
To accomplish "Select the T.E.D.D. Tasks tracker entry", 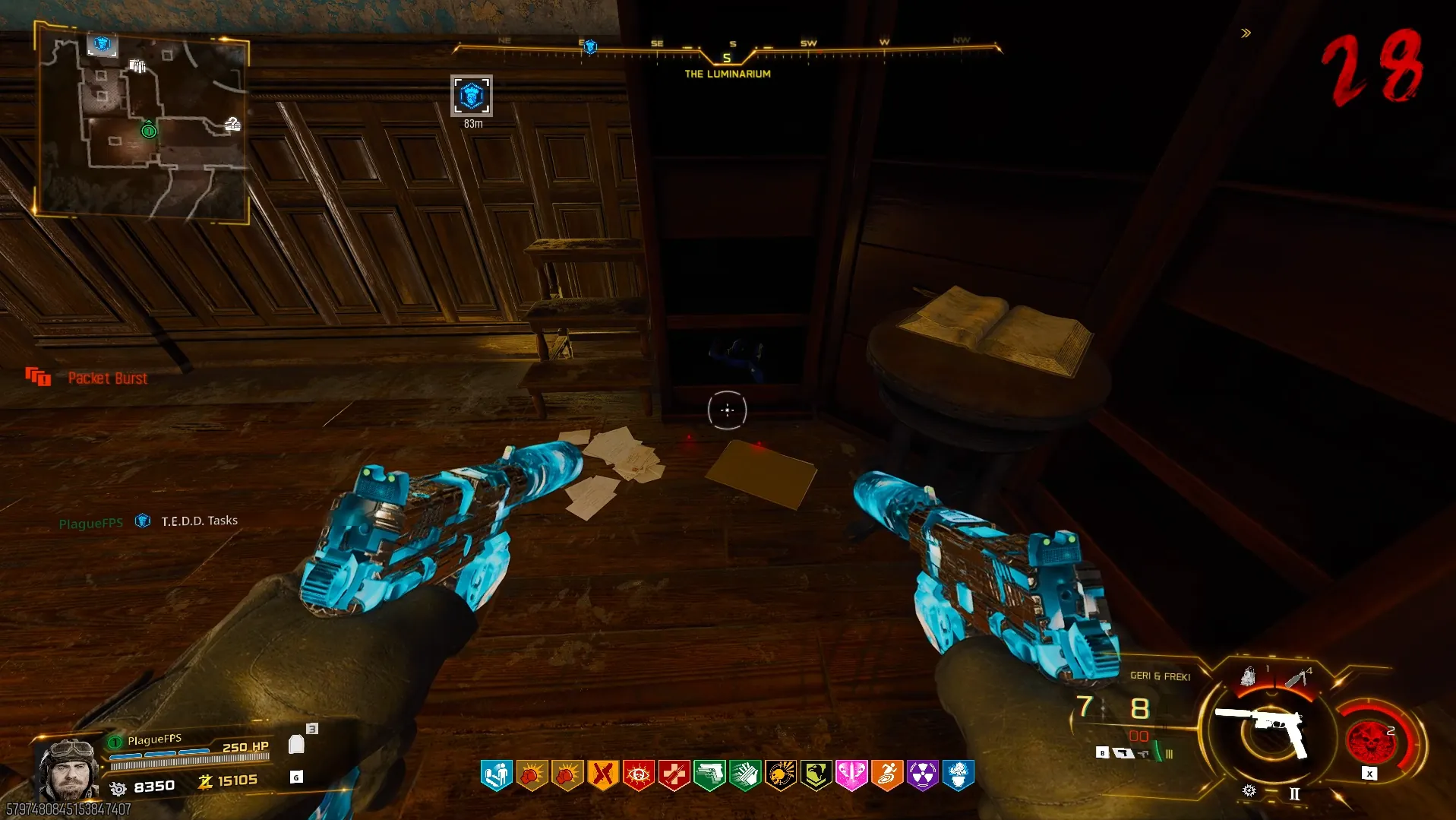I will point(199,521).
